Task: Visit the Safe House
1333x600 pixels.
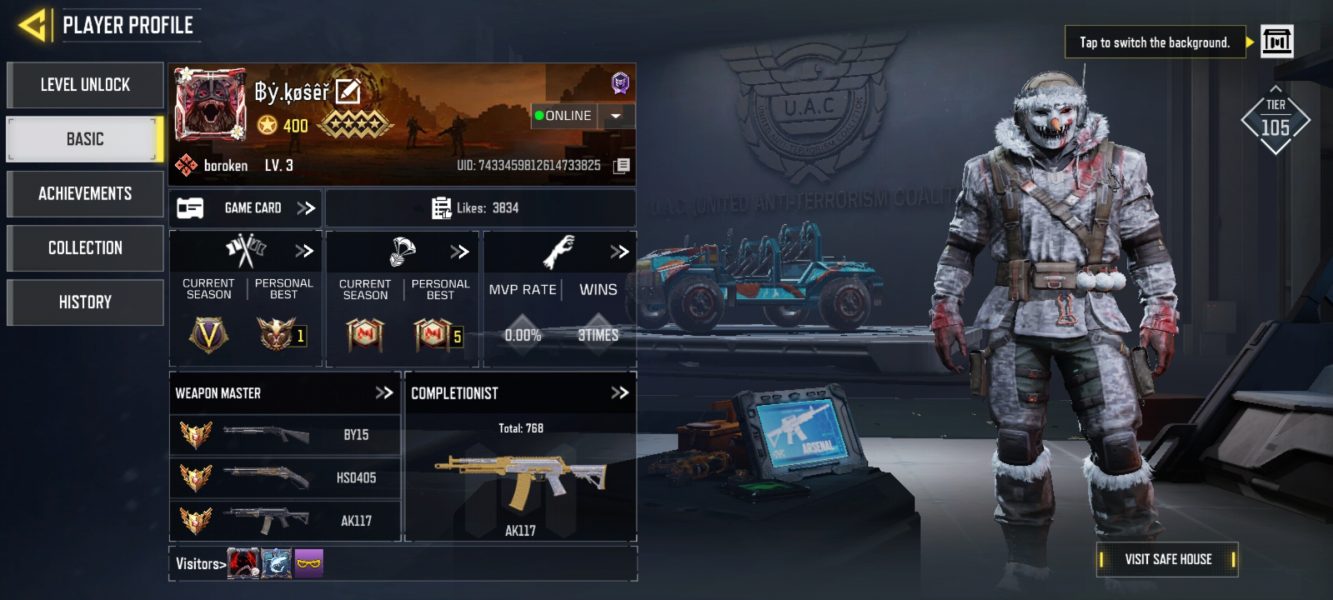Action: click(1167, 559)
